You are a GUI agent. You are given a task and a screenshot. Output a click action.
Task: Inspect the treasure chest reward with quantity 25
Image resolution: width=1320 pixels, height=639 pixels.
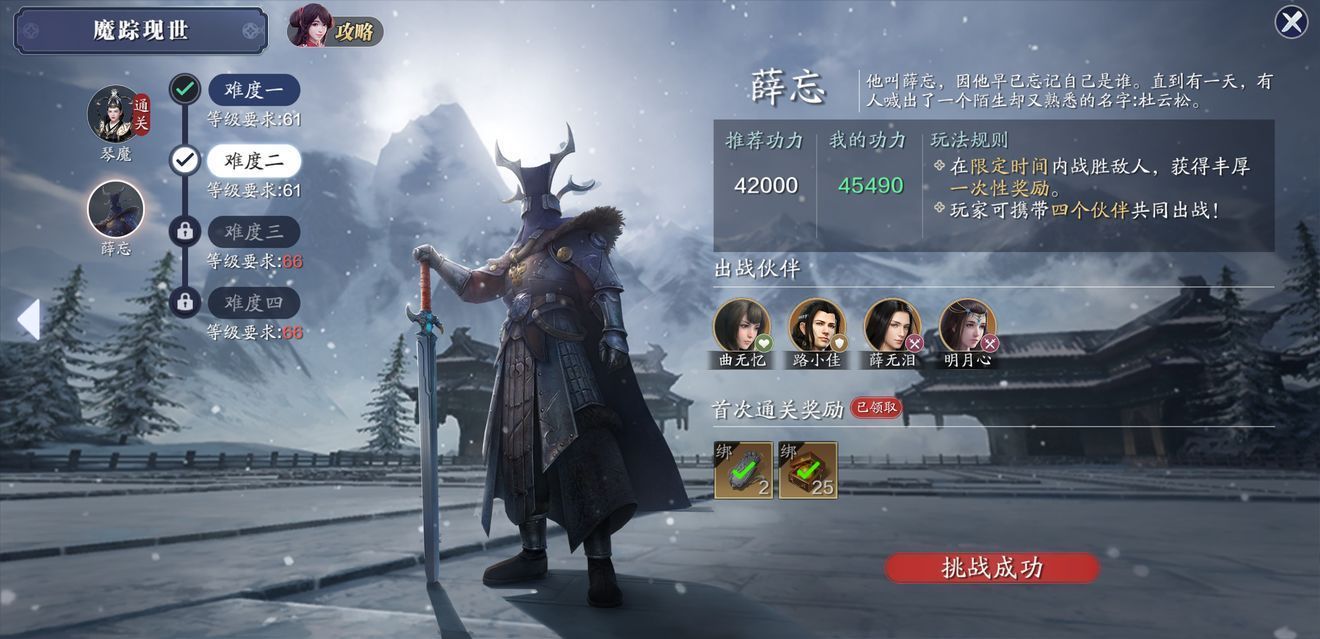[808, 470]
